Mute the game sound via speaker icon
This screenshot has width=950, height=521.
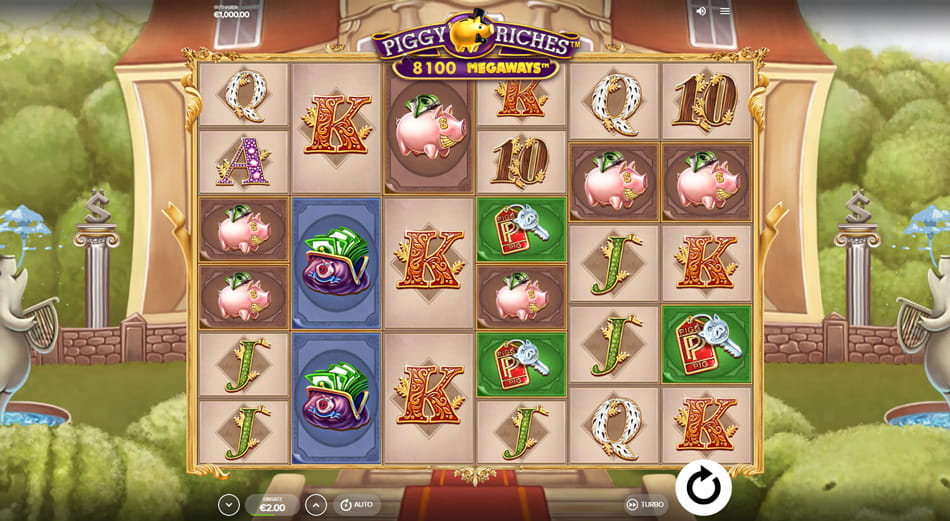701,11
